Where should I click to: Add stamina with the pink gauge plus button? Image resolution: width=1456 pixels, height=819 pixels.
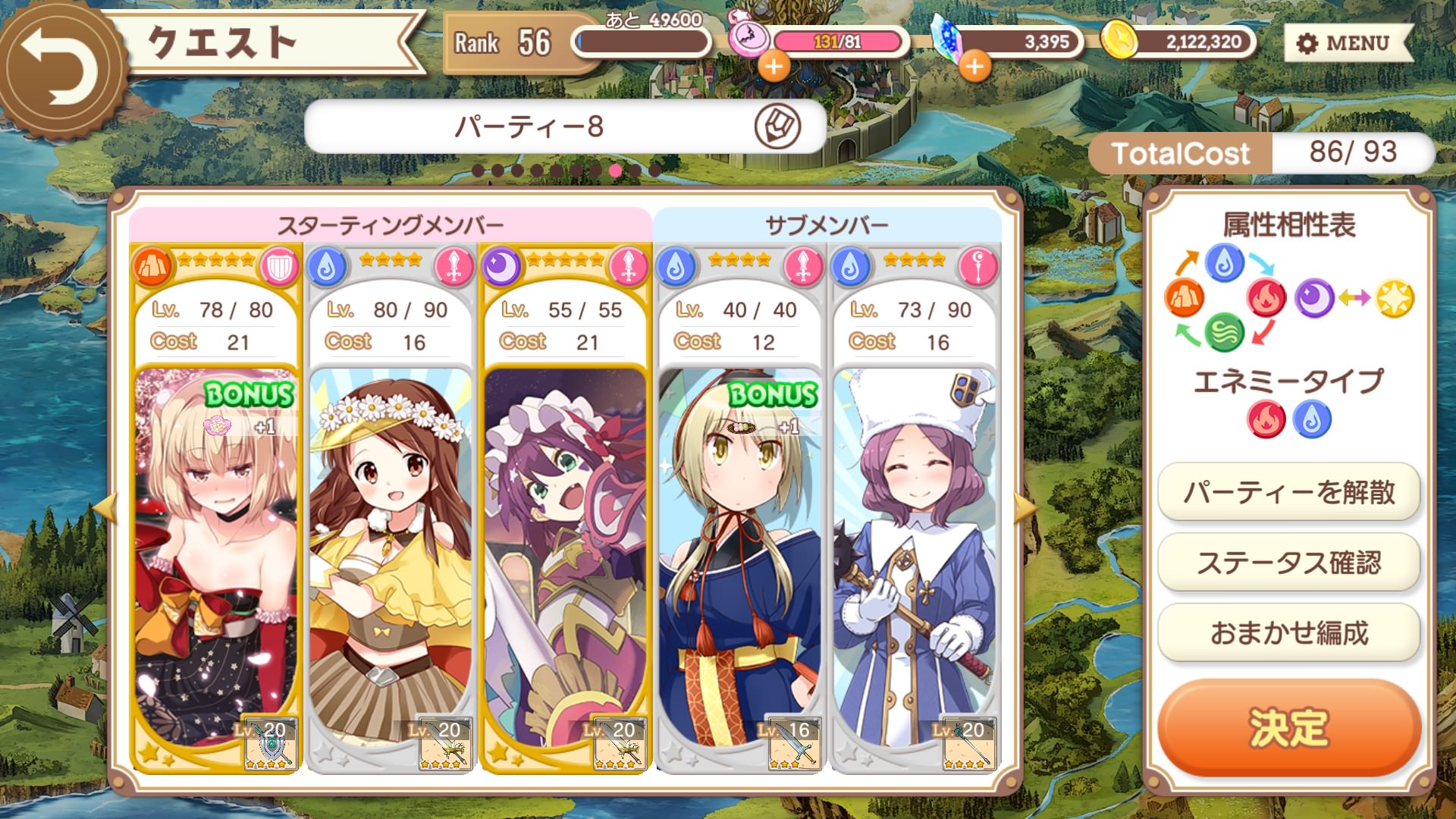click(x=773, y=67)
